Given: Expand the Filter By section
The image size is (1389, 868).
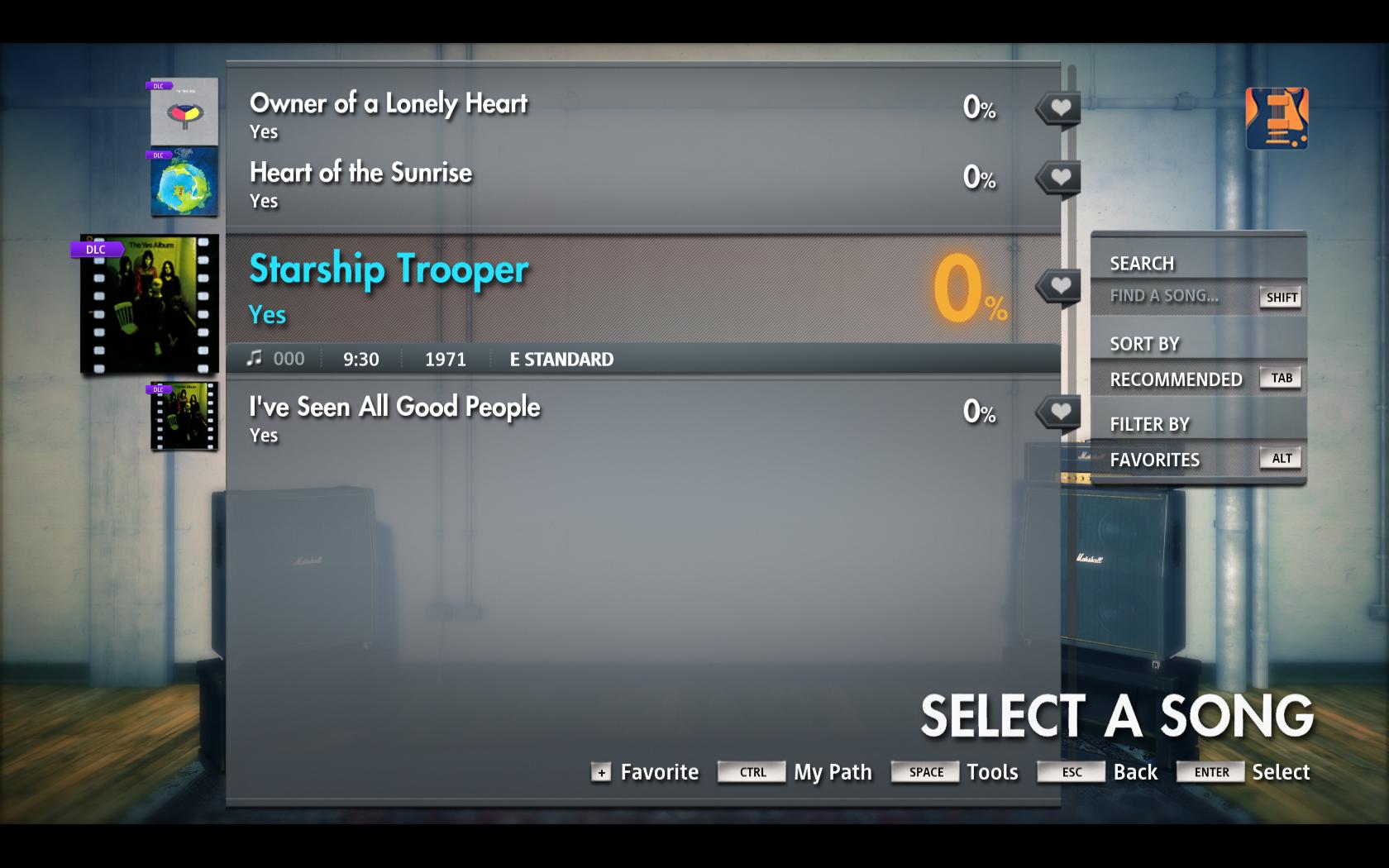Looking at the screenshot, I should [1149, 423].
